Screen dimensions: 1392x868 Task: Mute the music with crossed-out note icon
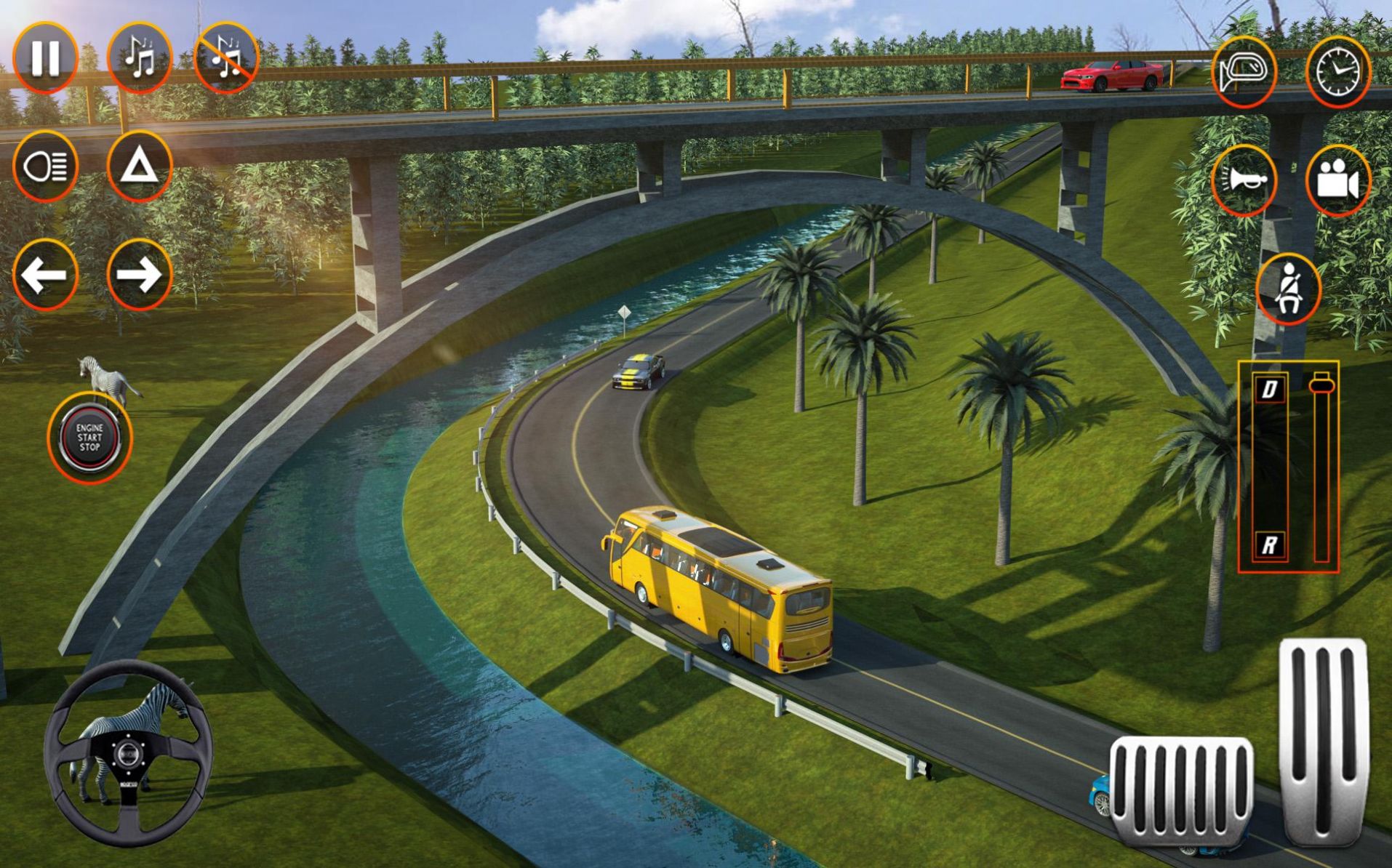click(226, 57)
